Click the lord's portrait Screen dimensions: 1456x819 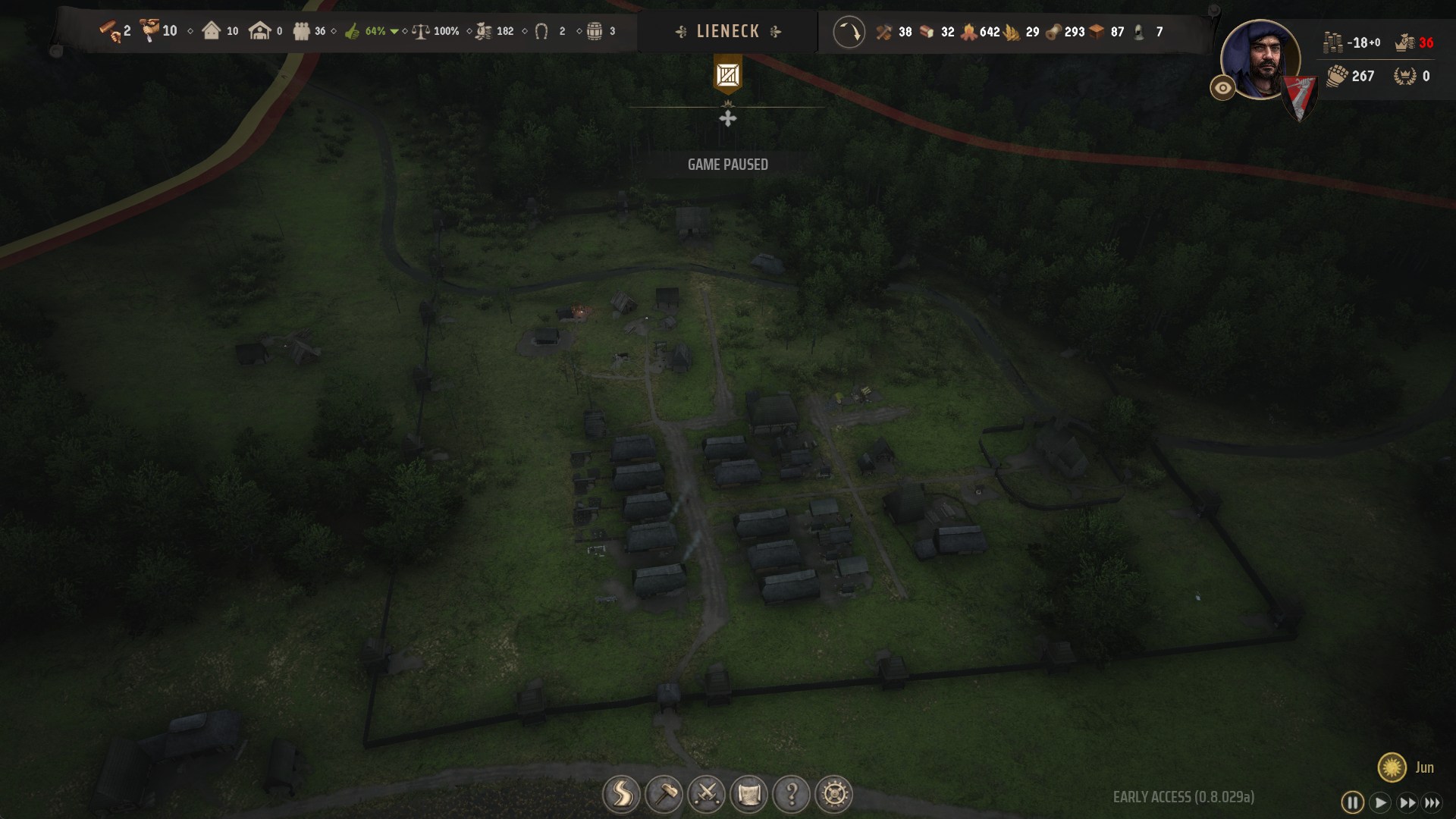click(x=1259, y=59)
